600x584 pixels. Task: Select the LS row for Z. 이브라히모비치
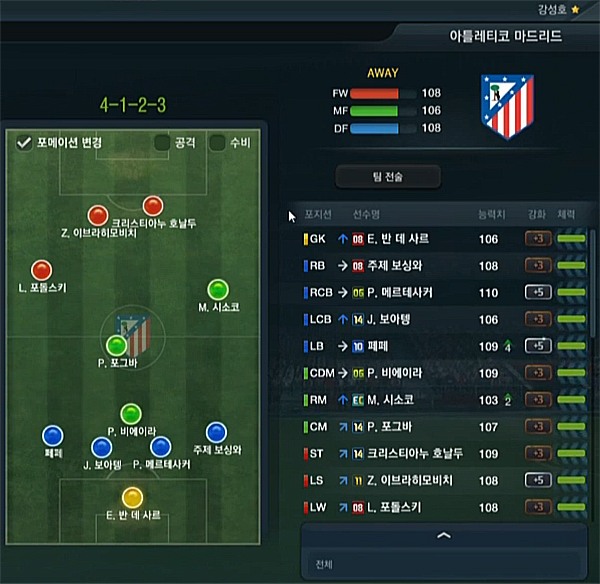tap(440, 481)
